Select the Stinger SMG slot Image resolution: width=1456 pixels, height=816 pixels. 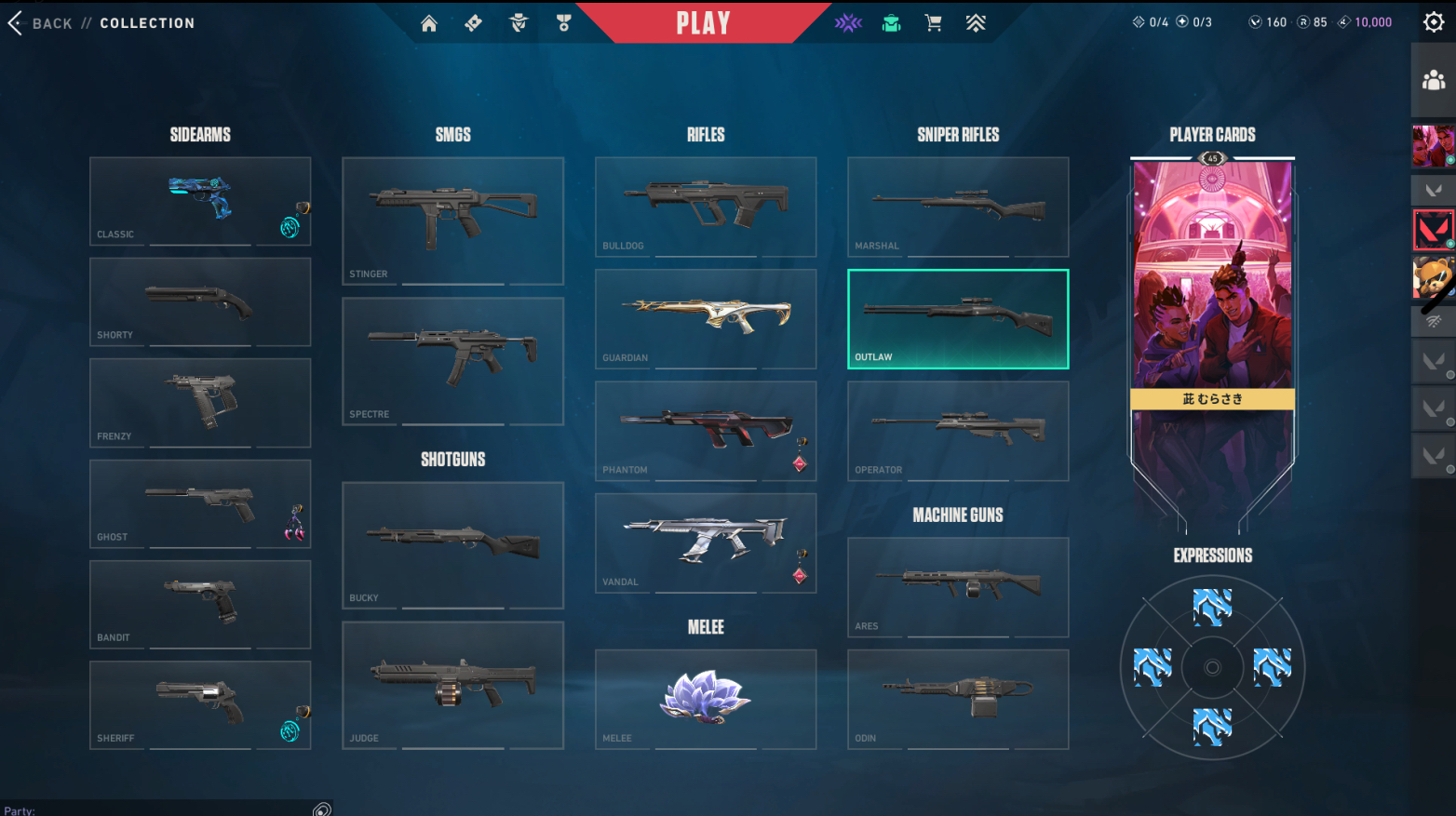pos(452,221)
